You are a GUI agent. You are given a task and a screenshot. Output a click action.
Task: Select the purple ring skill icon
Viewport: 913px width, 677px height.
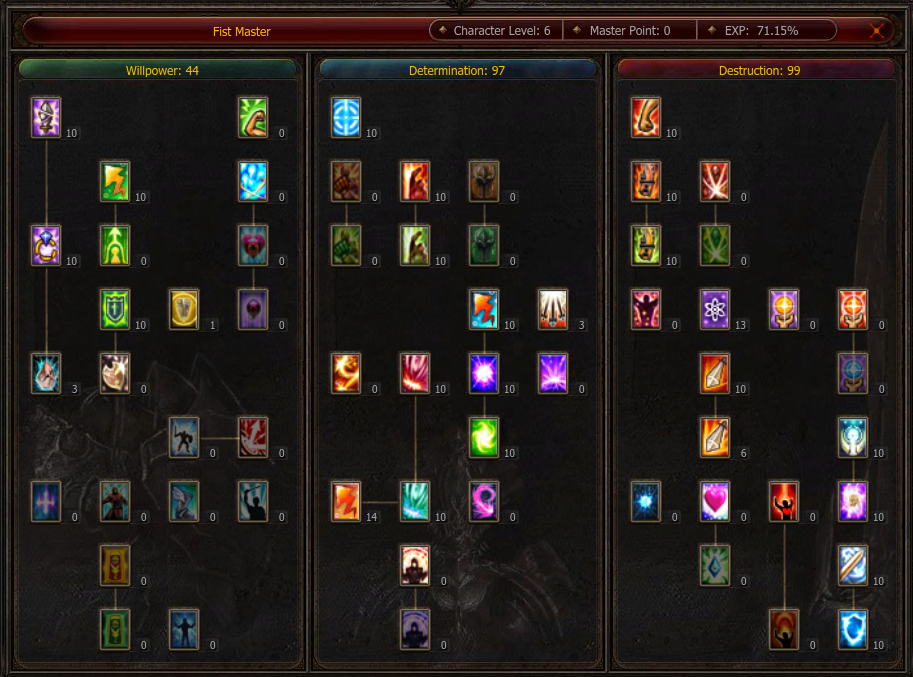tap(46, 245)
